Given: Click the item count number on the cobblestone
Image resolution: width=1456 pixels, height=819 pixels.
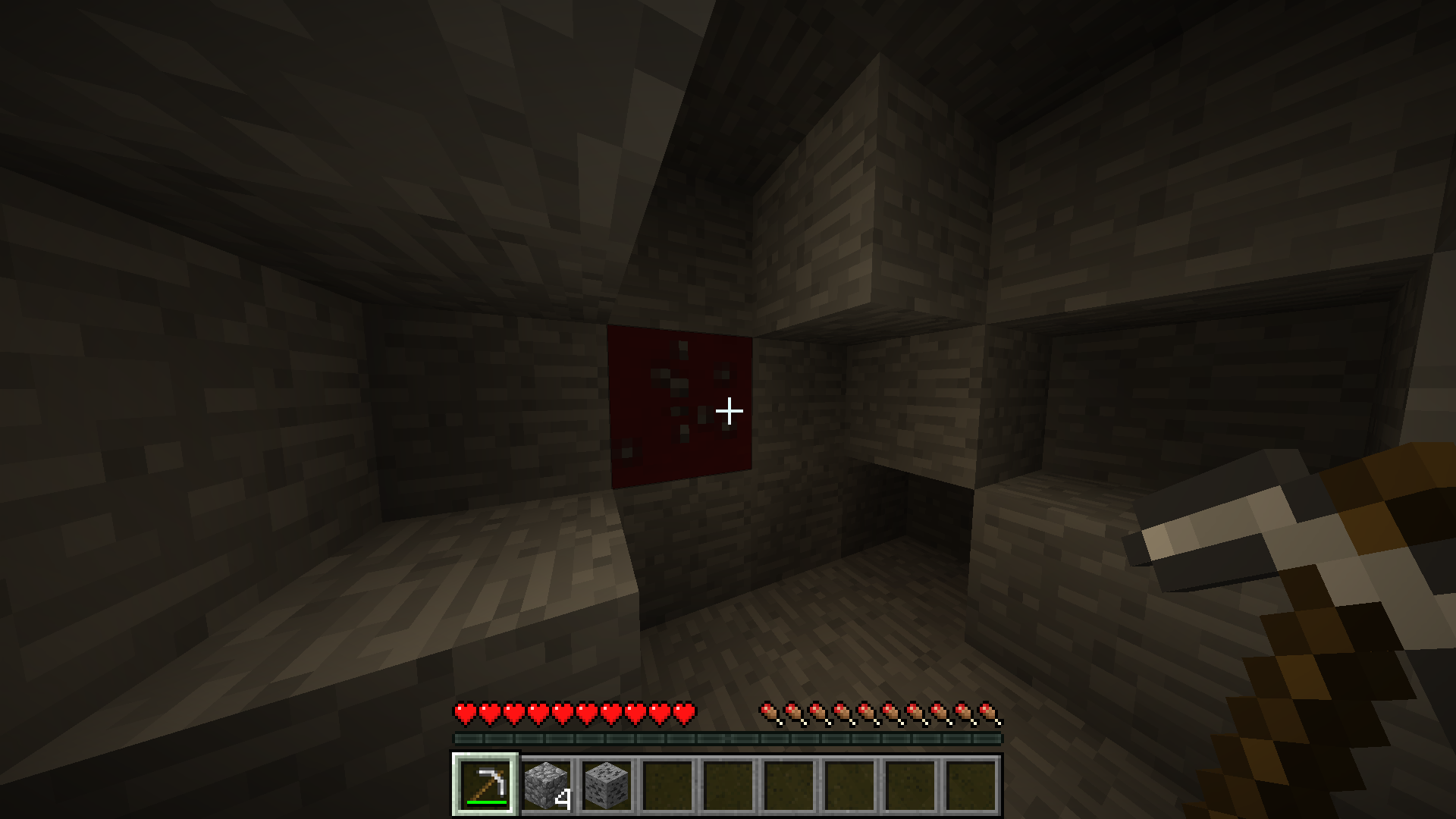Looking at the screenshot, I should [x=563, y=798].
